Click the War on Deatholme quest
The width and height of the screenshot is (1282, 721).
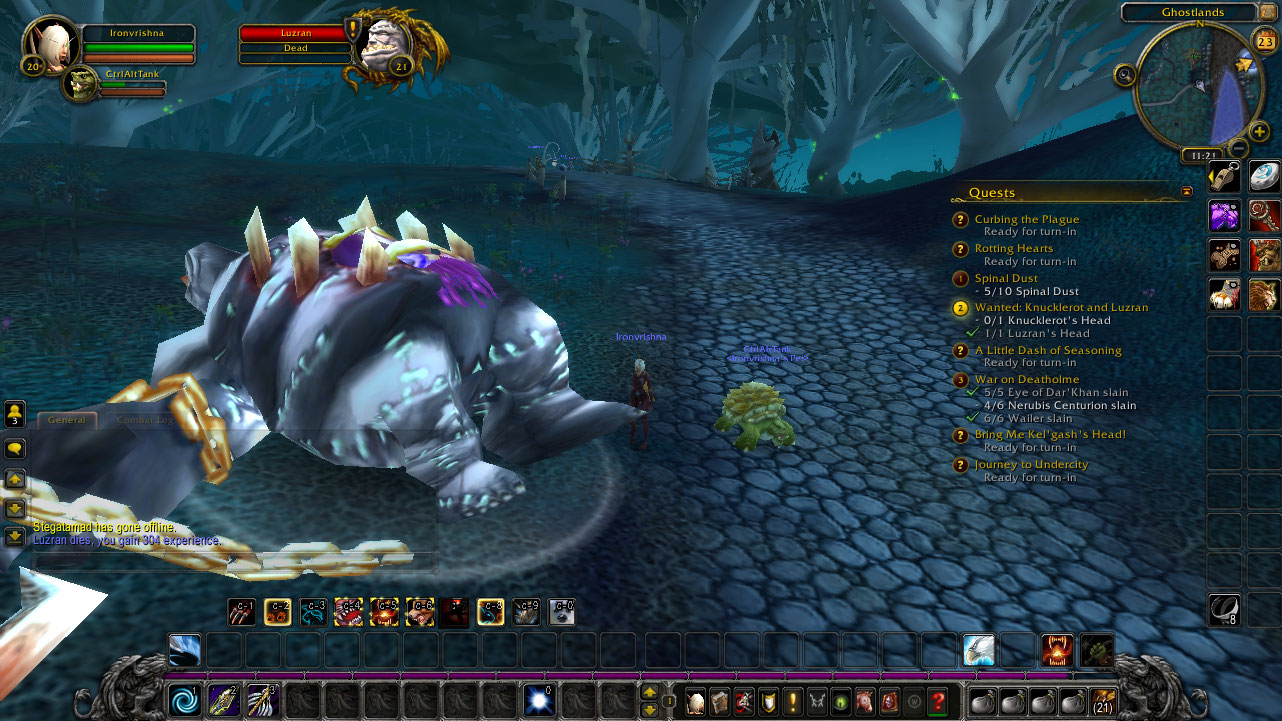tap(1026, 379)
